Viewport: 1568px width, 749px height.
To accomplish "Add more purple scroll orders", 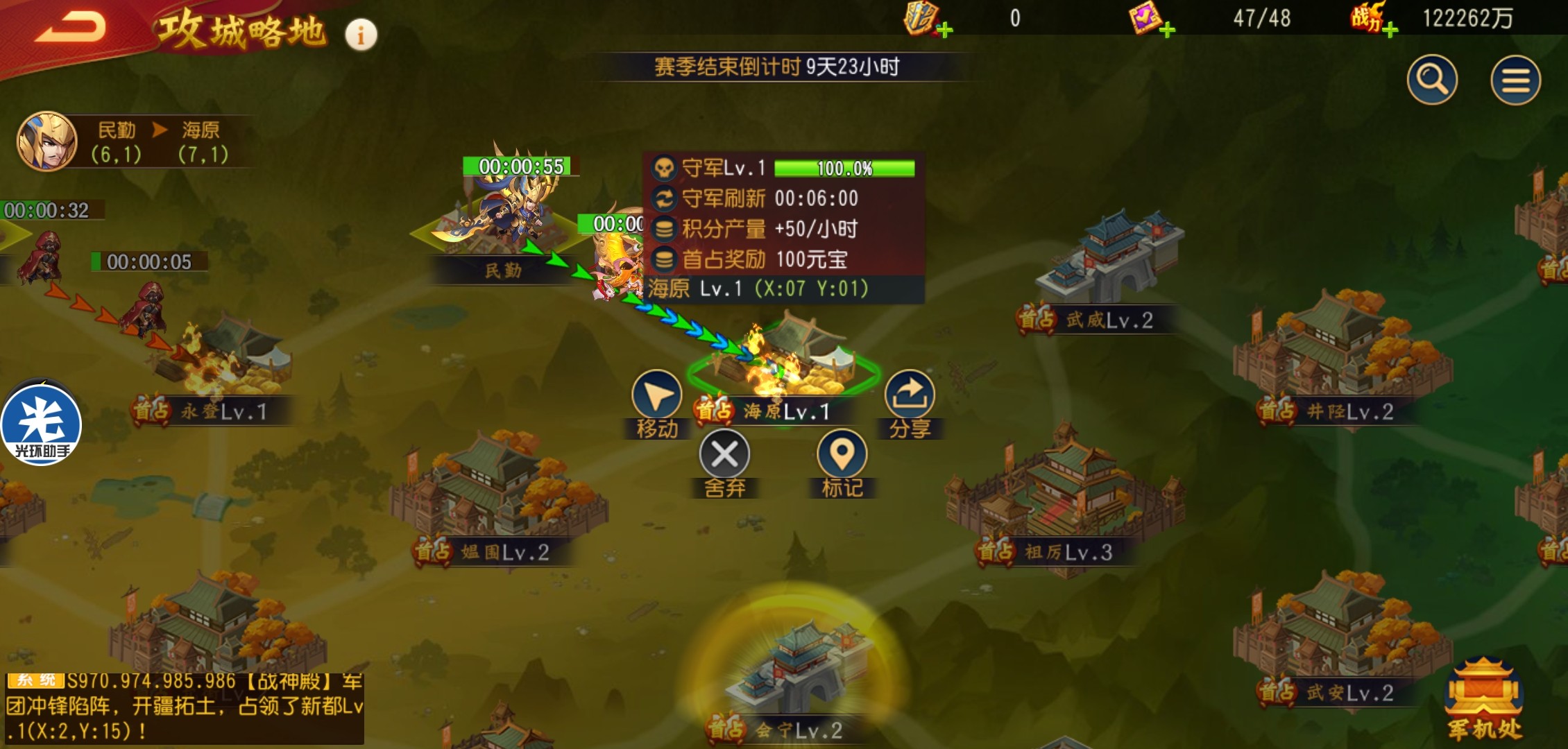I will 1167,29.
